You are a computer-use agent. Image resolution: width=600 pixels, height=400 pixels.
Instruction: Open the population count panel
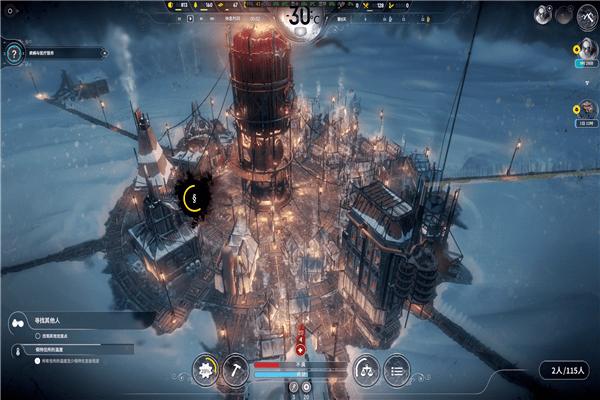point(566,371)
